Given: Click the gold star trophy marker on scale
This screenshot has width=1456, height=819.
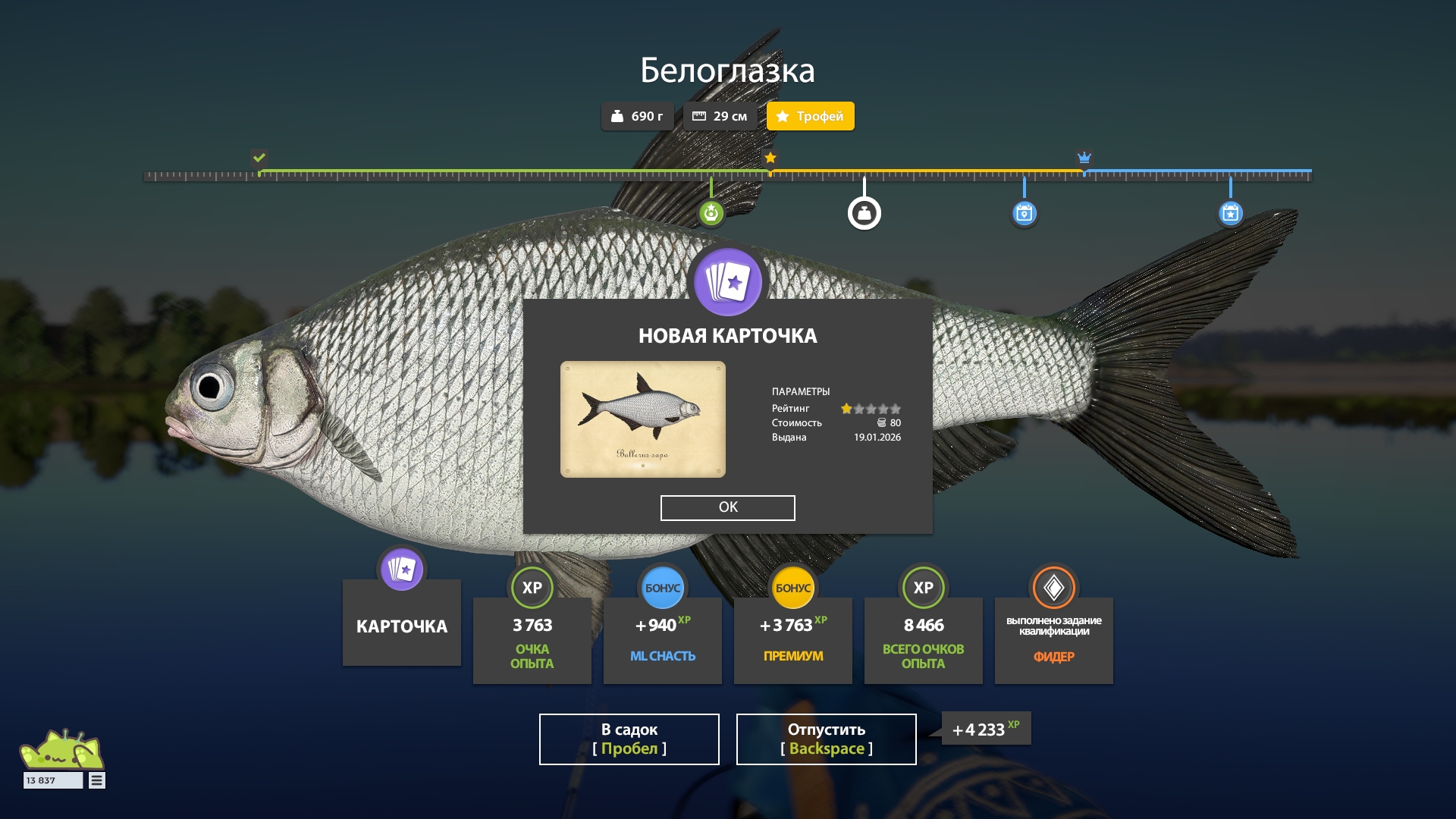Looking at the screenshot, I should pyautogui.click(x=770, y=158).
